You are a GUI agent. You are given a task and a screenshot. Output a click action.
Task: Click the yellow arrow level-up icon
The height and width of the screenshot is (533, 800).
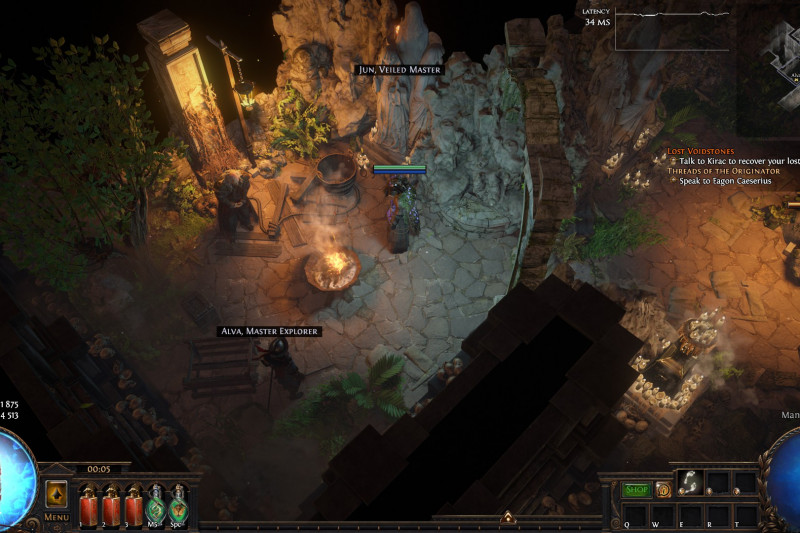pyautogui.click(x=56, y=494)
